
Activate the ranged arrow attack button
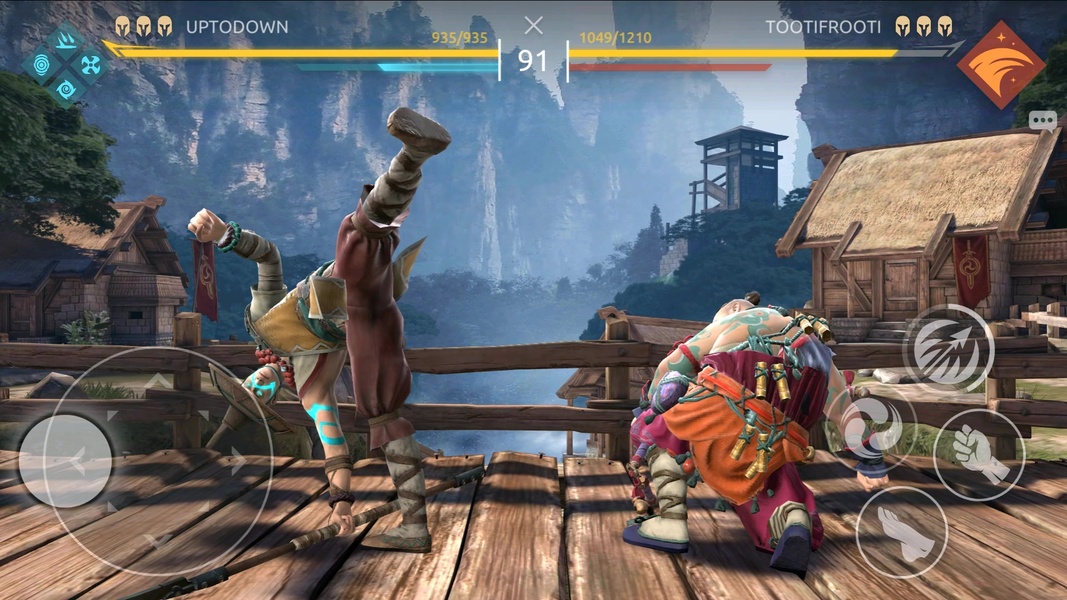948,349
